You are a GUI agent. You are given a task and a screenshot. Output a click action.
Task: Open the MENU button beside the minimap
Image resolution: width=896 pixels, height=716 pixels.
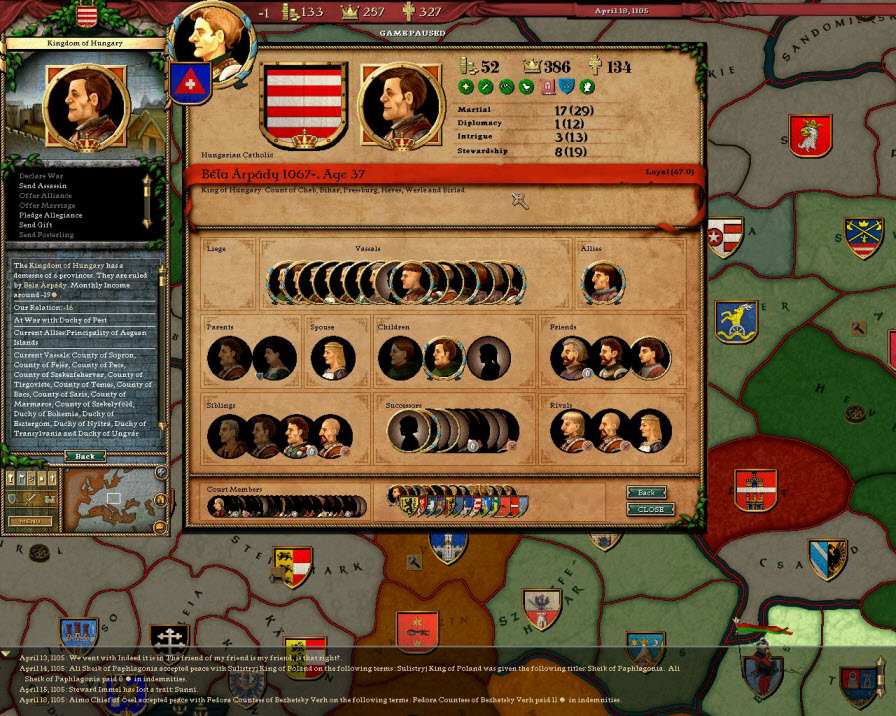[31, 521]
